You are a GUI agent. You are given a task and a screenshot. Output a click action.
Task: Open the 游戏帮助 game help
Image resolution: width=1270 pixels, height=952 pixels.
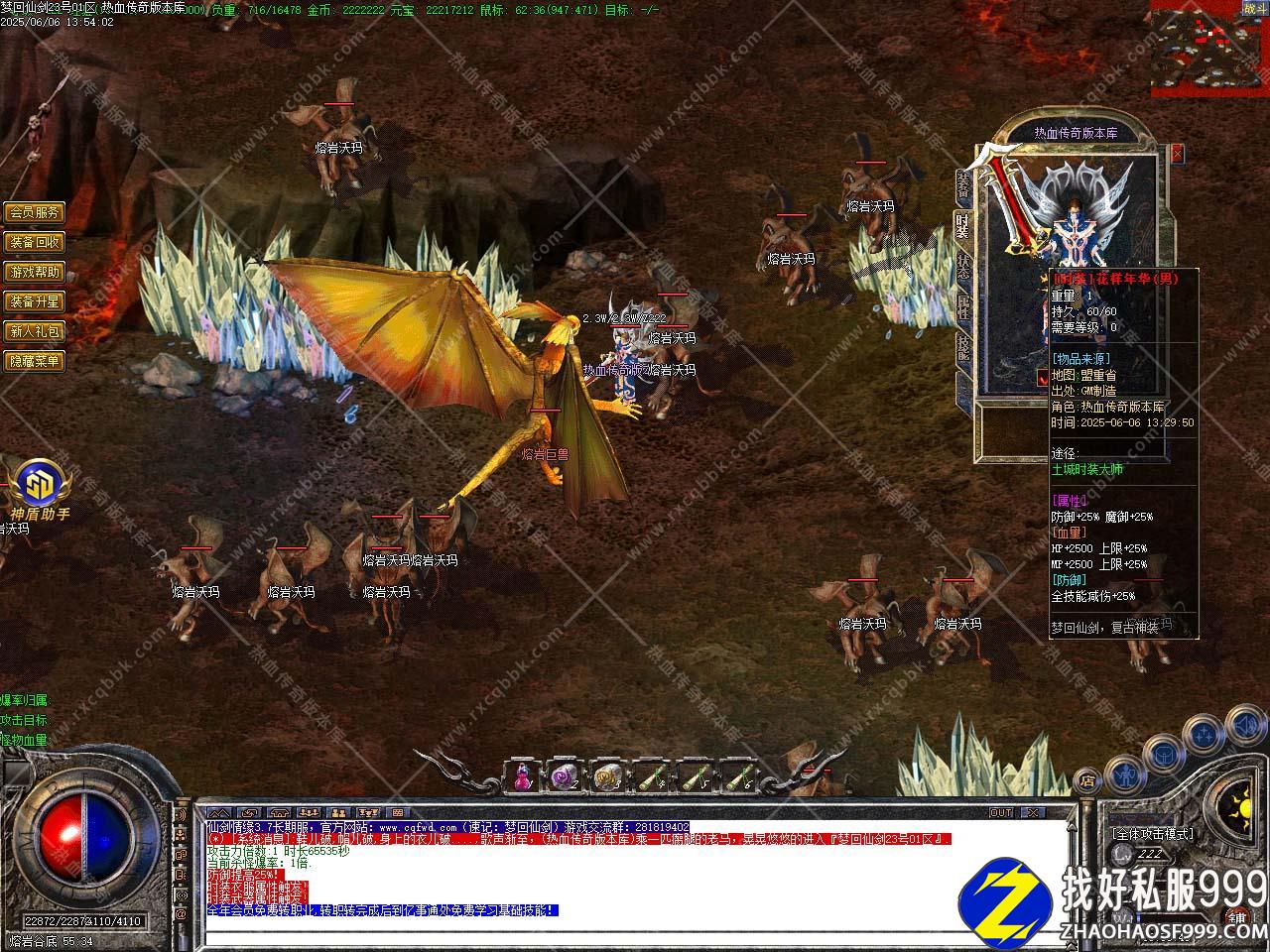[x=35, y=272]
